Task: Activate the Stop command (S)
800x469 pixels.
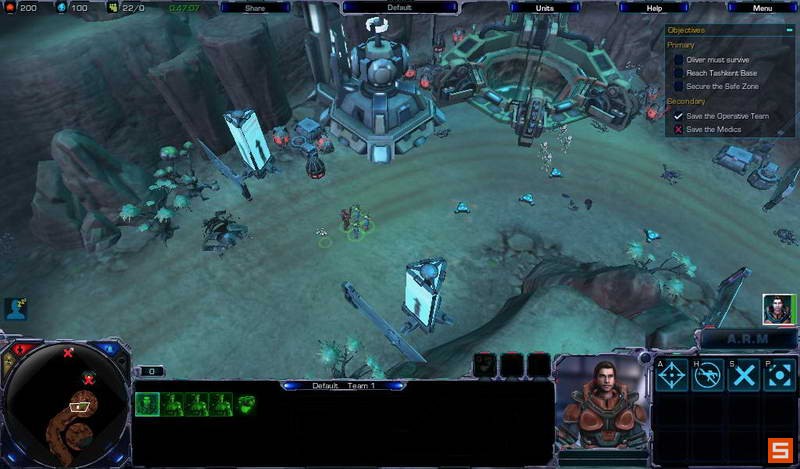Action: (x=743, y=375)
